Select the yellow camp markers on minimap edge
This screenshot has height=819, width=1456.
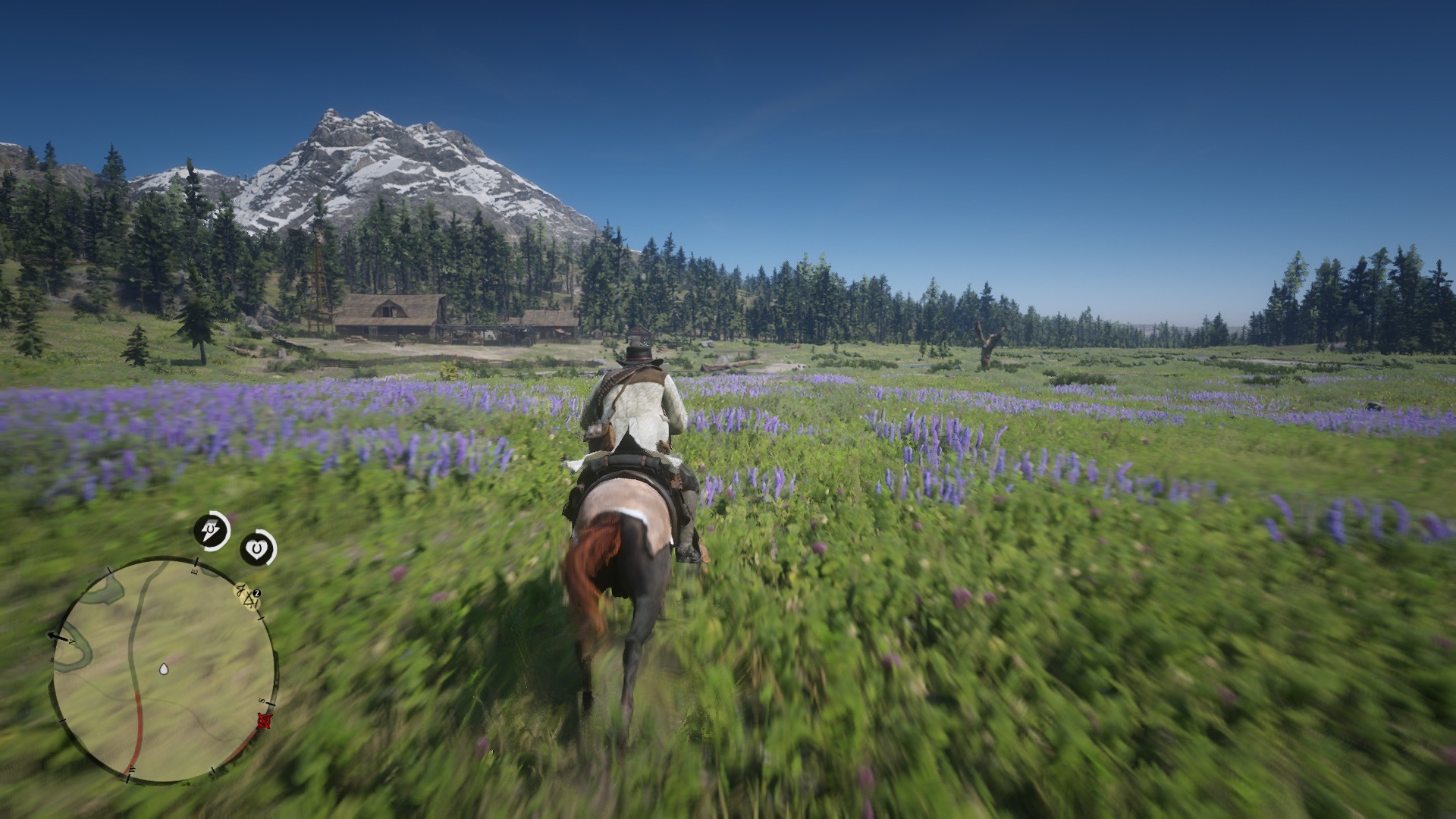[x=248, y=596]
